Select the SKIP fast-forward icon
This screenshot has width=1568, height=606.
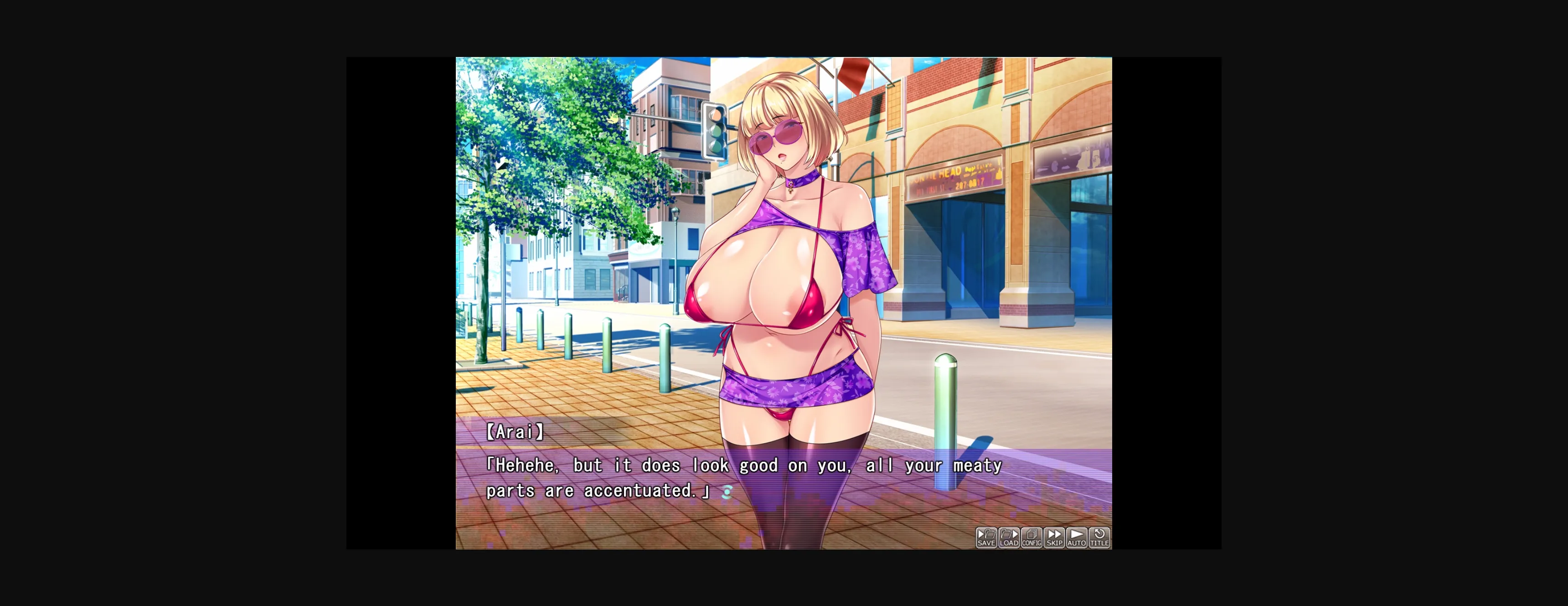pos(1054,533)
